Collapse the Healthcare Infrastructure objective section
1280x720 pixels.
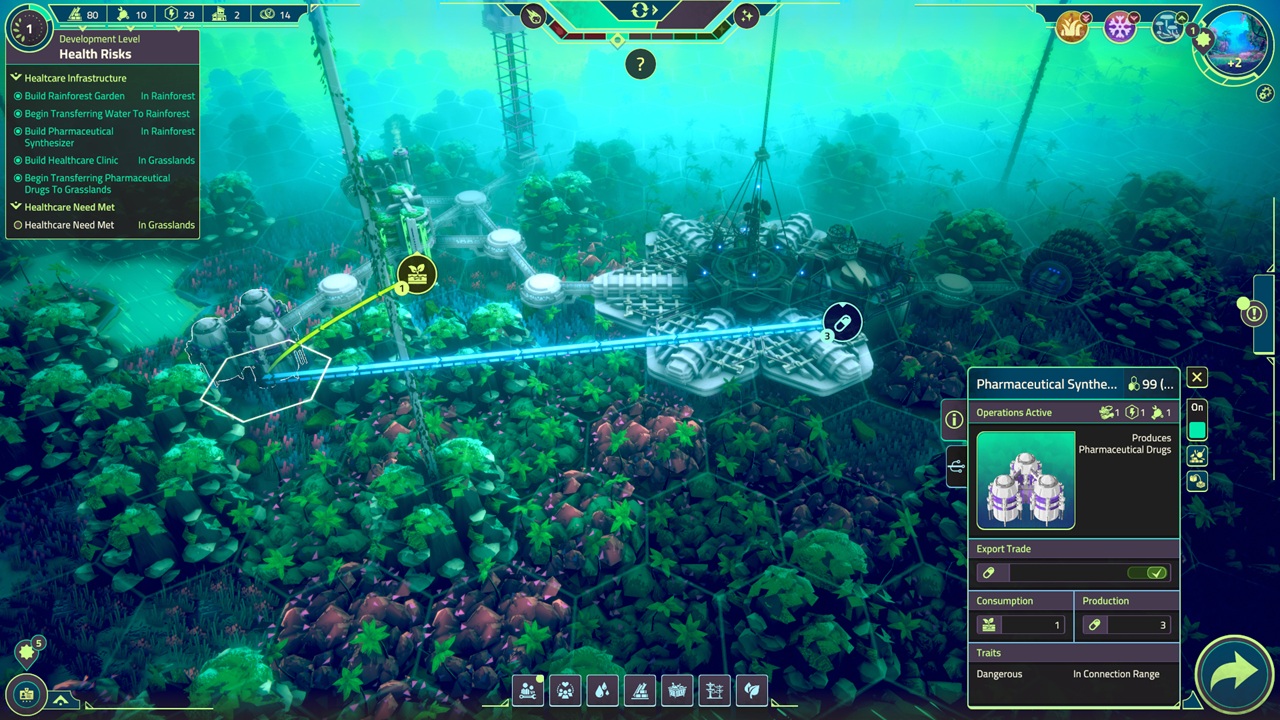pos(16,78)
